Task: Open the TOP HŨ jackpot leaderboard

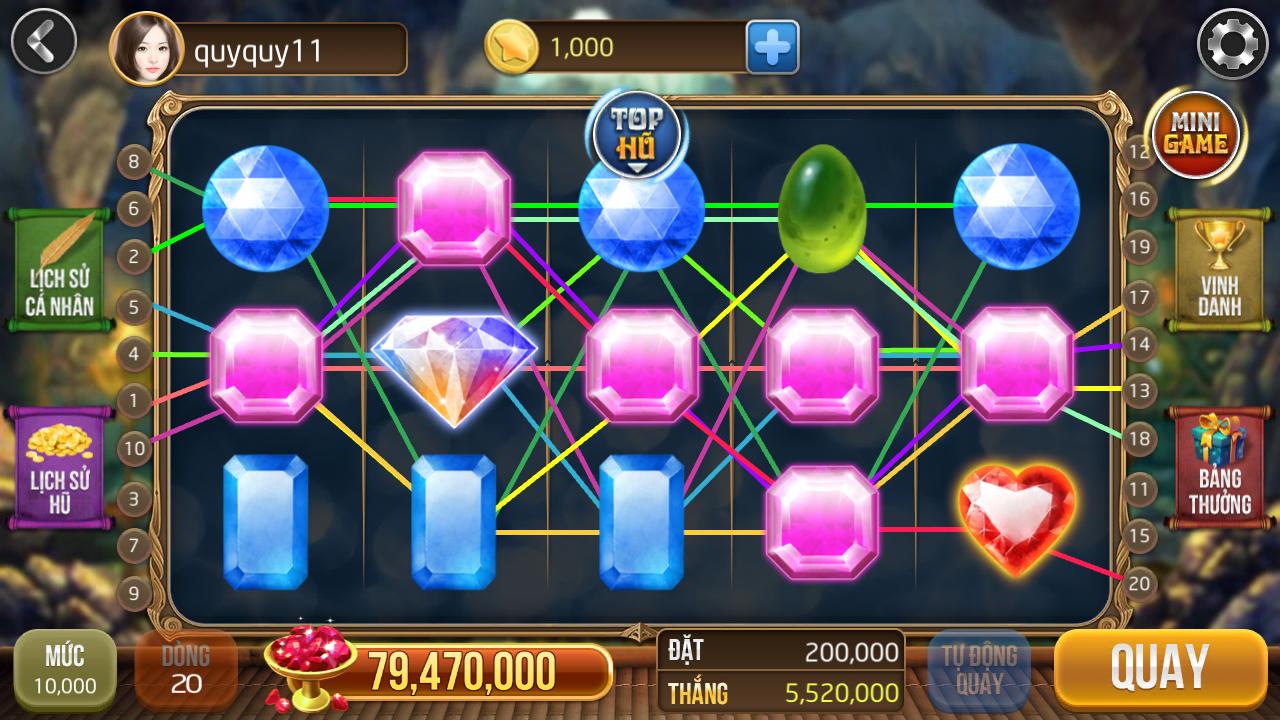Action: [637, 134]
